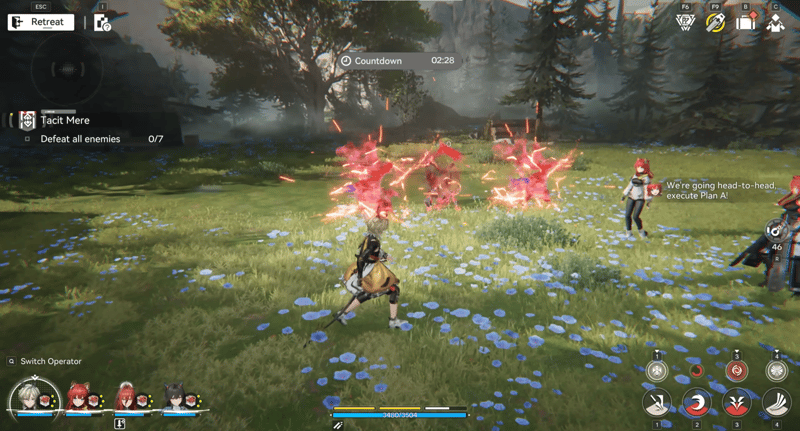The image size is (800, 431).
Task: Activate the triple blade skill
Action: pos(777,403)
